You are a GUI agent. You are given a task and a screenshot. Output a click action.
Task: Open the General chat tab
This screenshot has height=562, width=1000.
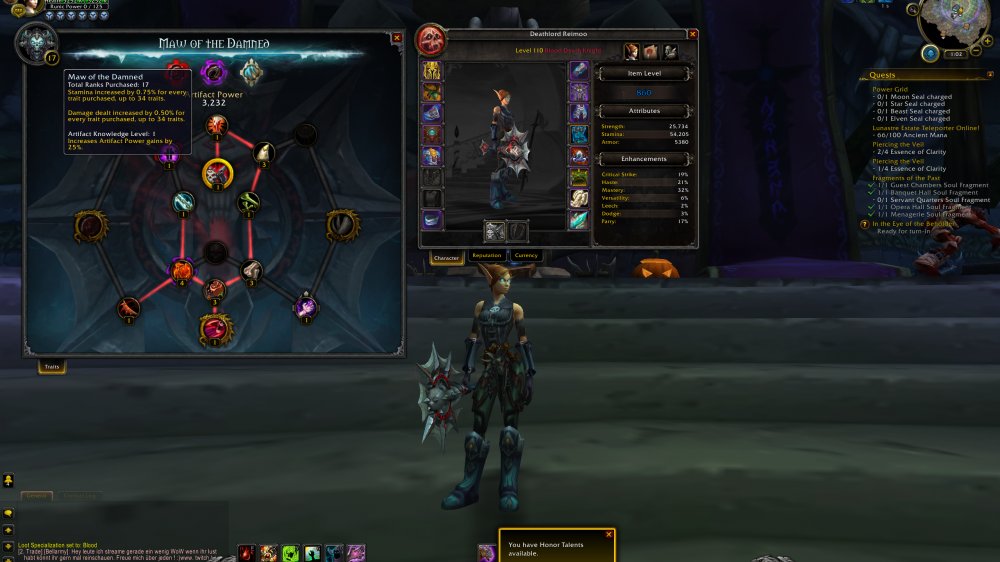point(37,495)
